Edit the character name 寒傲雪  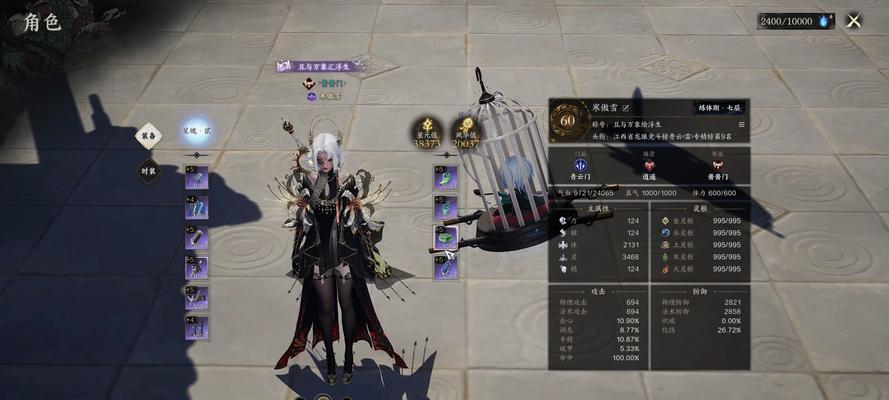pos(626,107)
